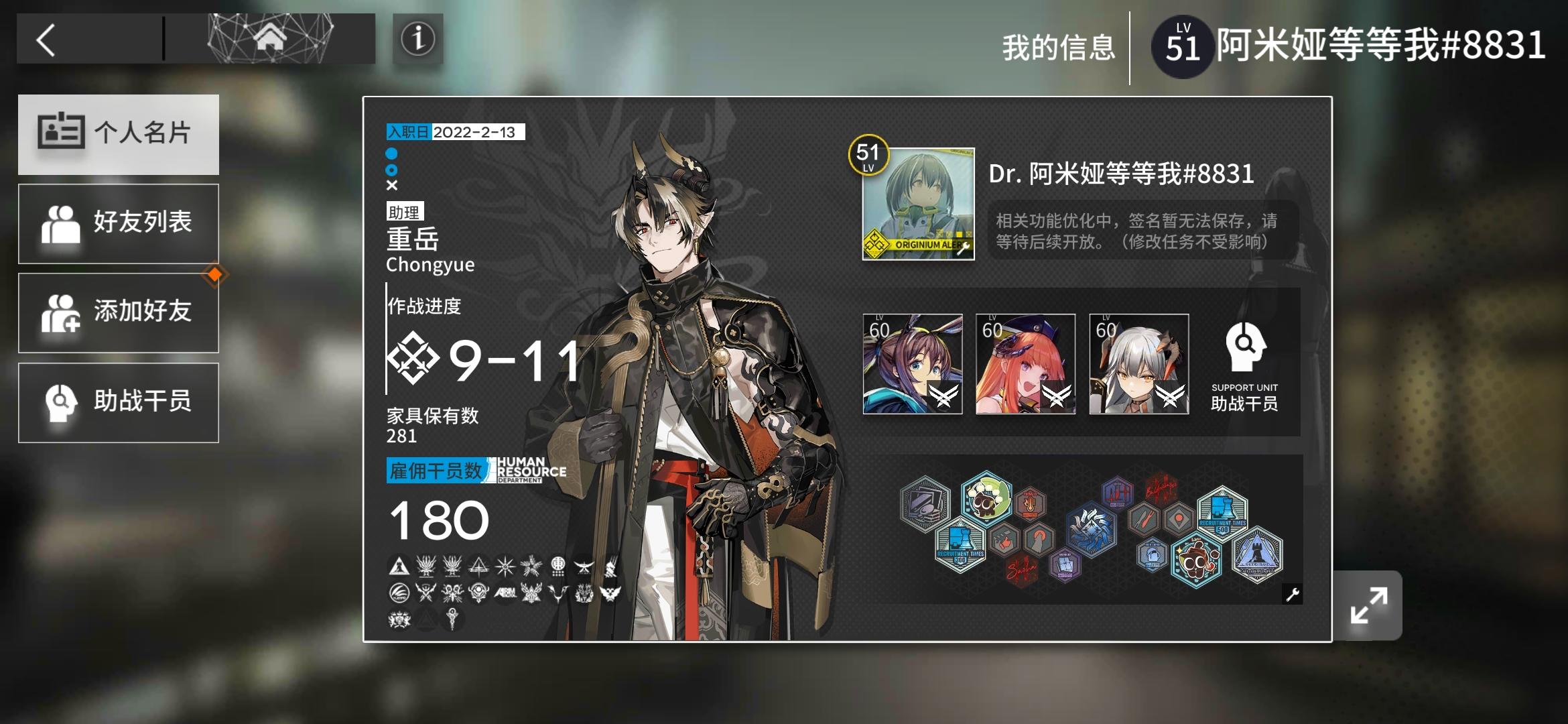
Task: Click the Support Unit head-magnifier icon
Action: (1245, 346)
